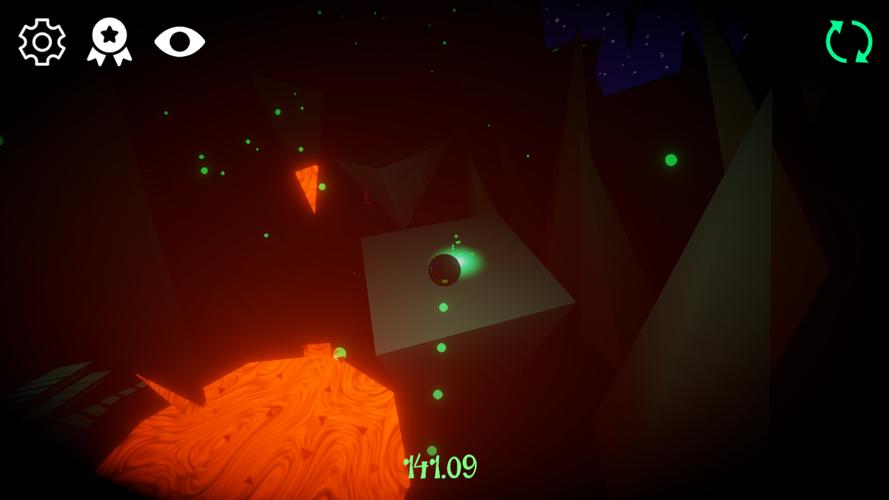The image size is (889, 500).
Task: Toggle the eye view icon
Action: click(179, 41)
